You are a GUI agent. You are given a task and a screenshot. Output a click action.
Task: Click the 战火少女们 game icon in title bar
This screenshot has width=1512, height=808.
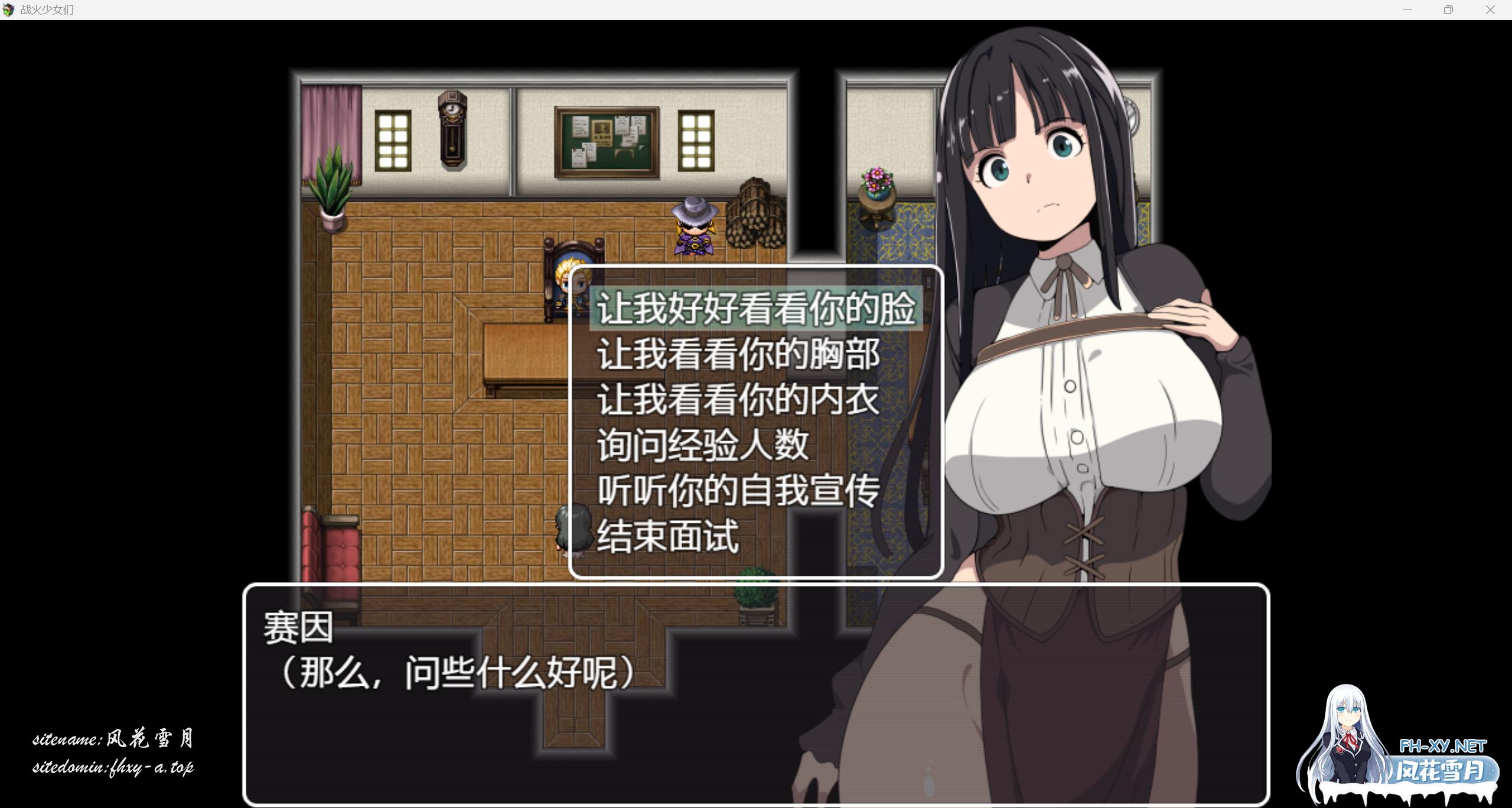coord(9,9)
